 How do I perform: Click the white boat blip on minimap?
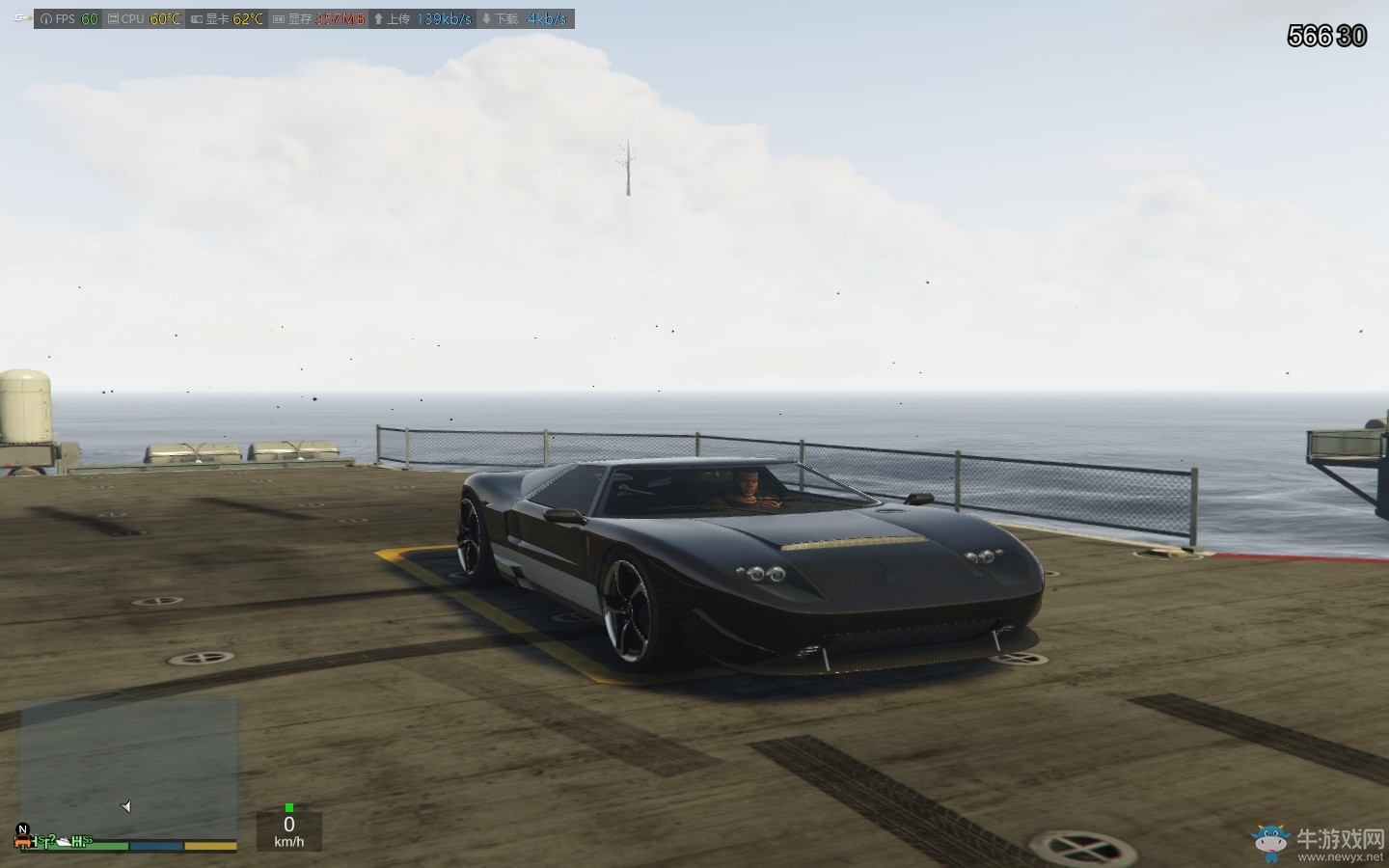tap(64, 841)
